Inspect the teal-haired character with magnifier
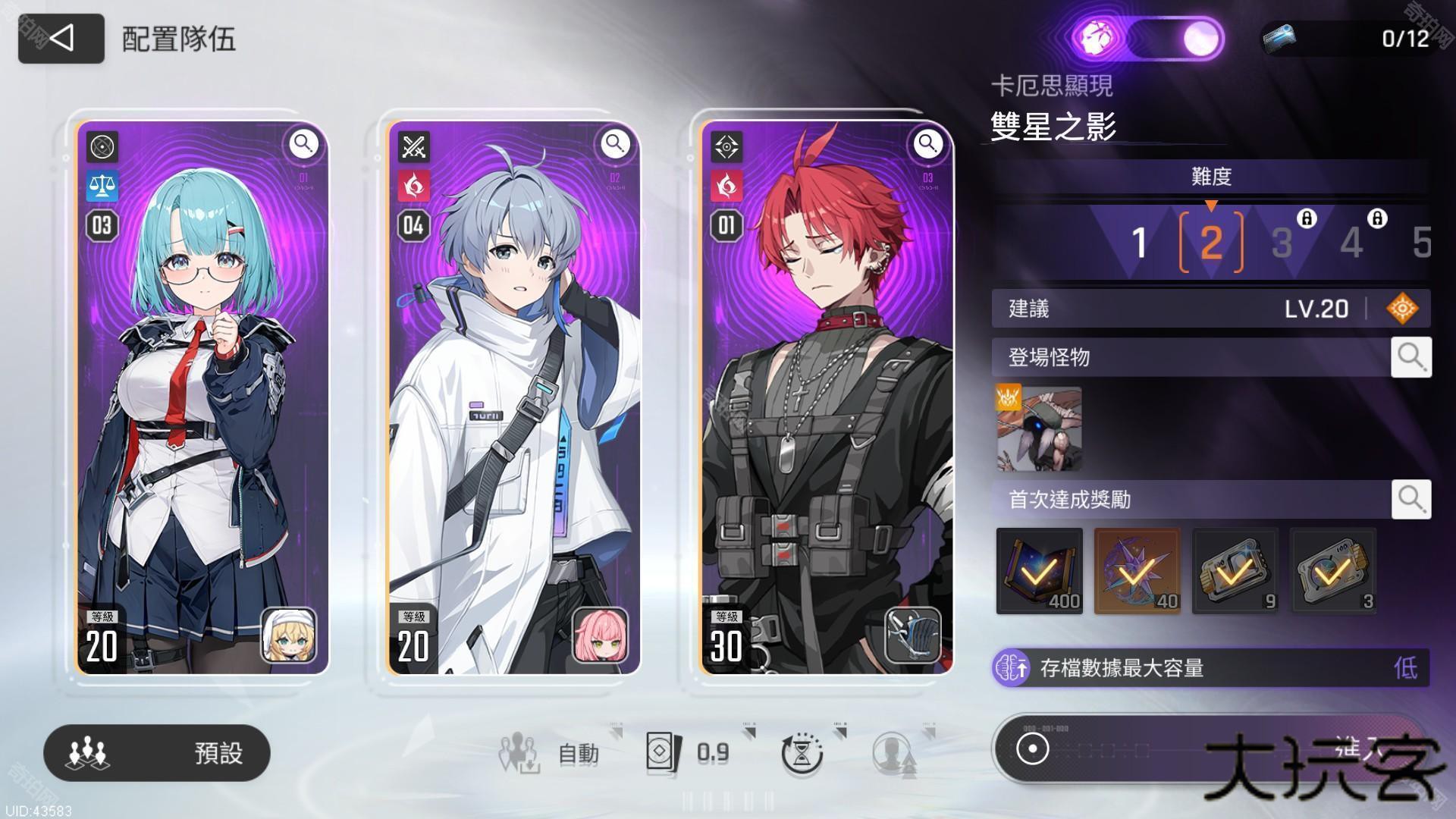The image size is (1456, 819). 303,143
